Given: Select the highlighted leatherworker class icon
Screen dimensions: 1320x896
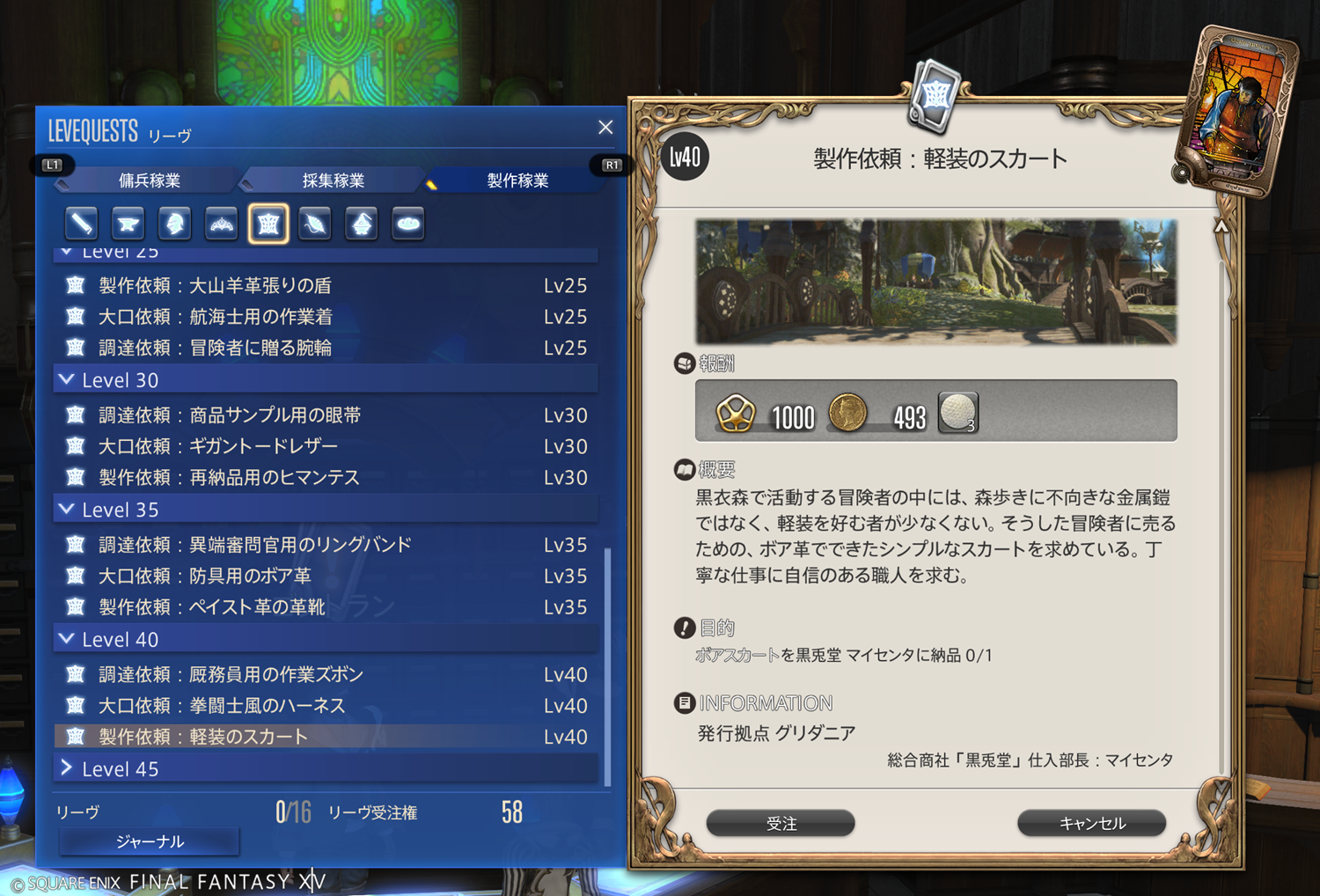Looking at the screenshot, I should click(x=268, y=224).
